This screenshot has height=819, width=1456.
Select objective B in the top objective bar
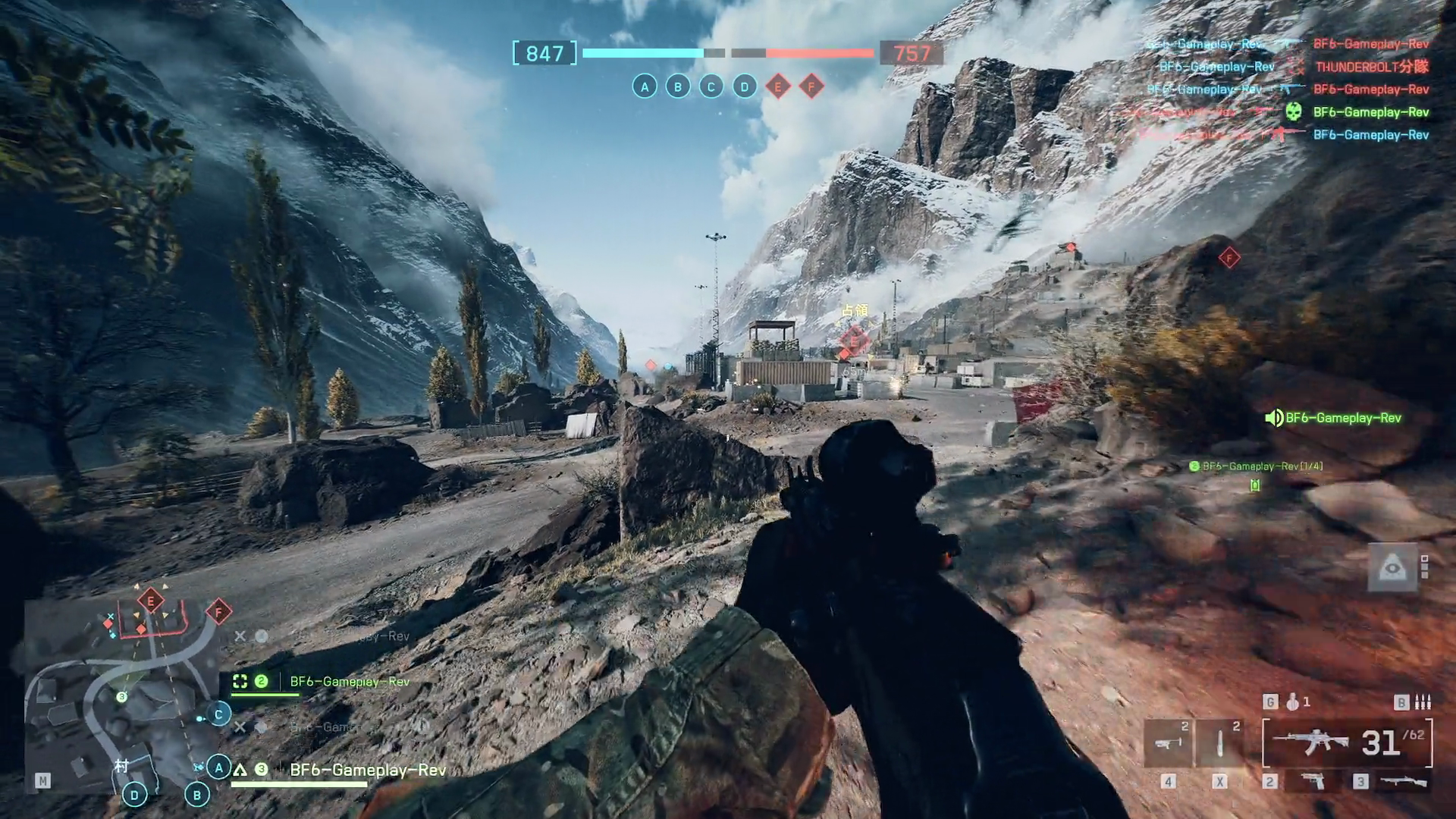(678, 87)
